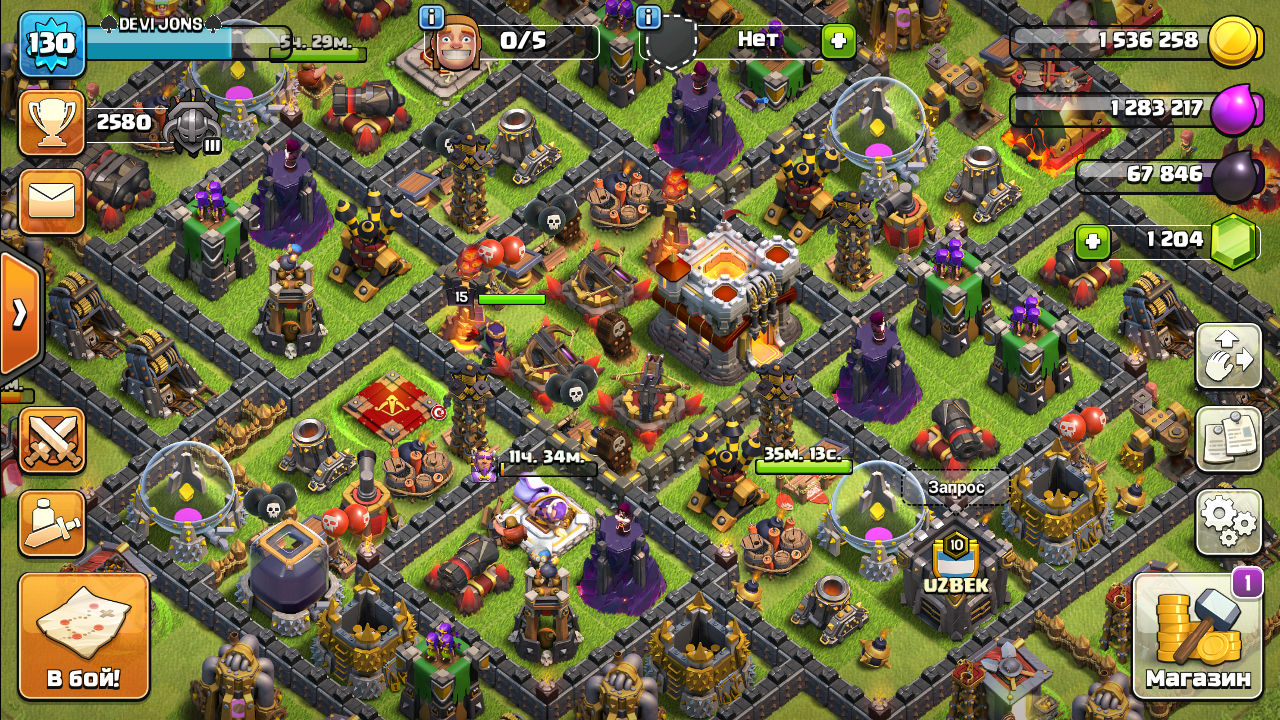Open the notes clipboard button

(1229, 440)
